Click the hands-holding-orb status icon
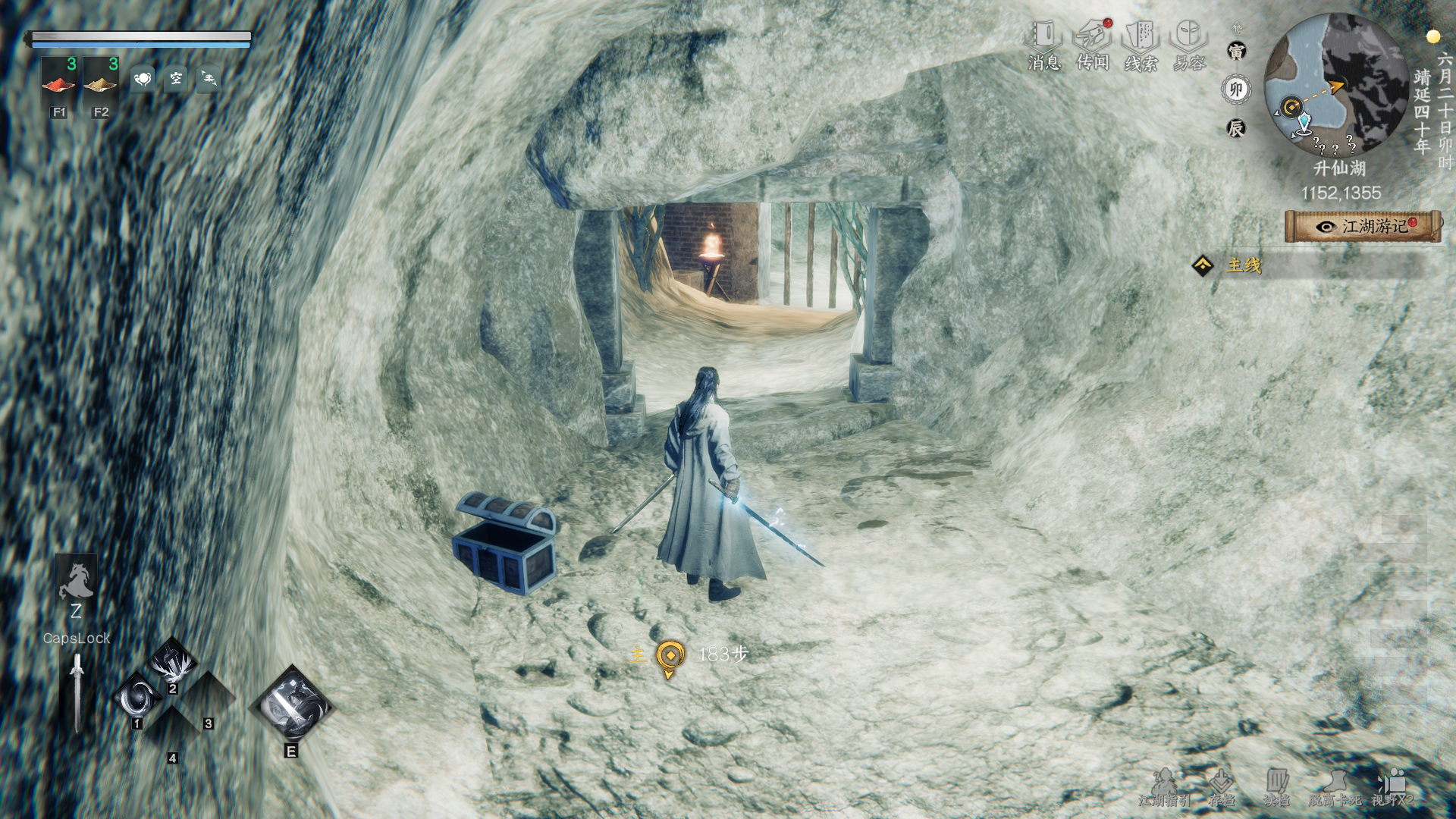1456x819 pixels. coord(143,78)
